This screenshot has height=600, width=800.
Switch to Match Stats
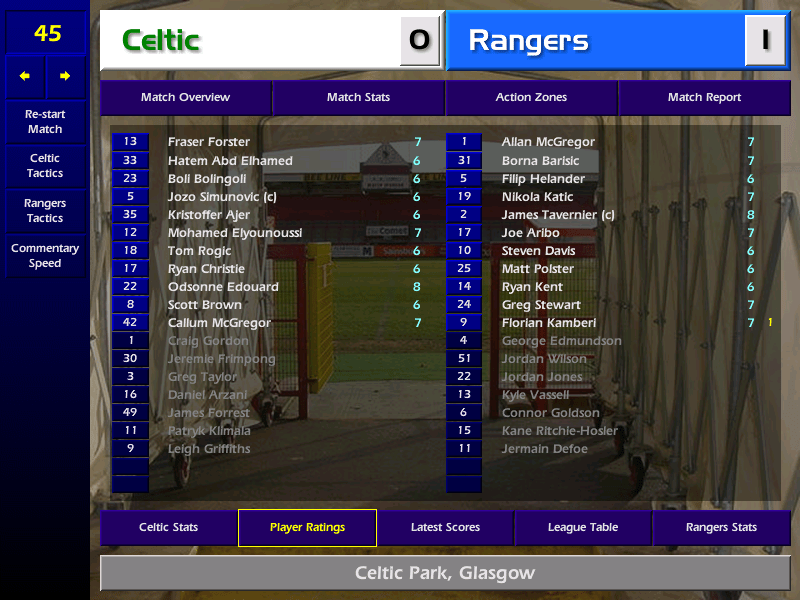(x=358, y=98)
